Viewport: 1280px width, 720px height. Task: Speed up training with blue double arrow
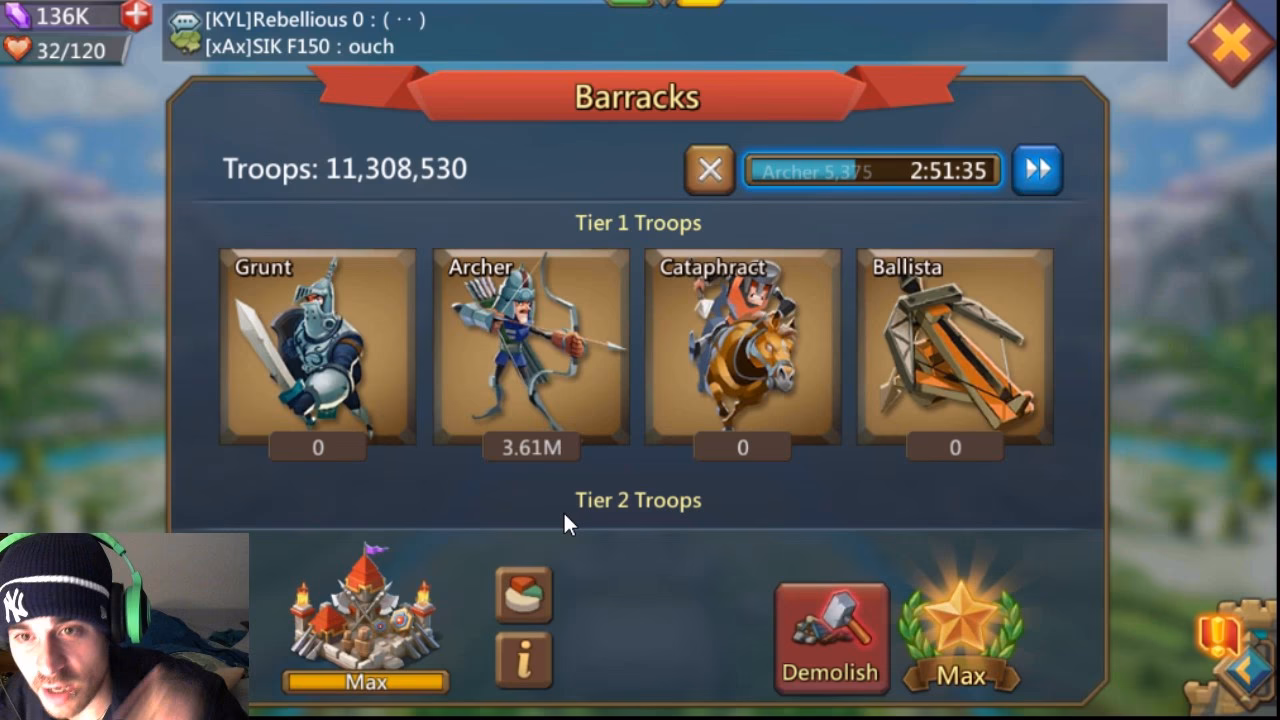tap(1037, 169)
